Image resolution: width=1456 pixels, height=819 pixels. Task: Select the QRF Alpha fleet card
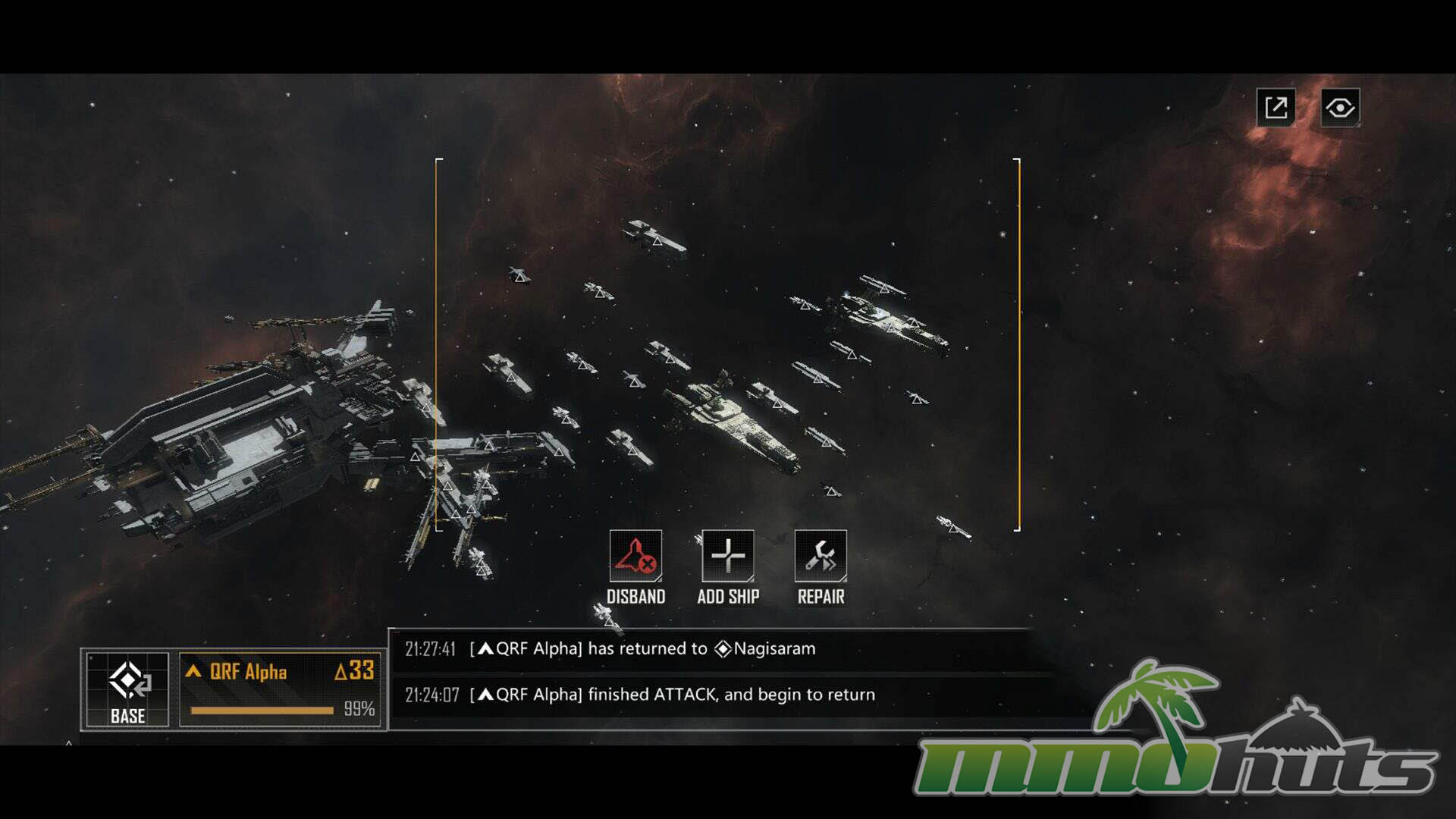[280, 689]
